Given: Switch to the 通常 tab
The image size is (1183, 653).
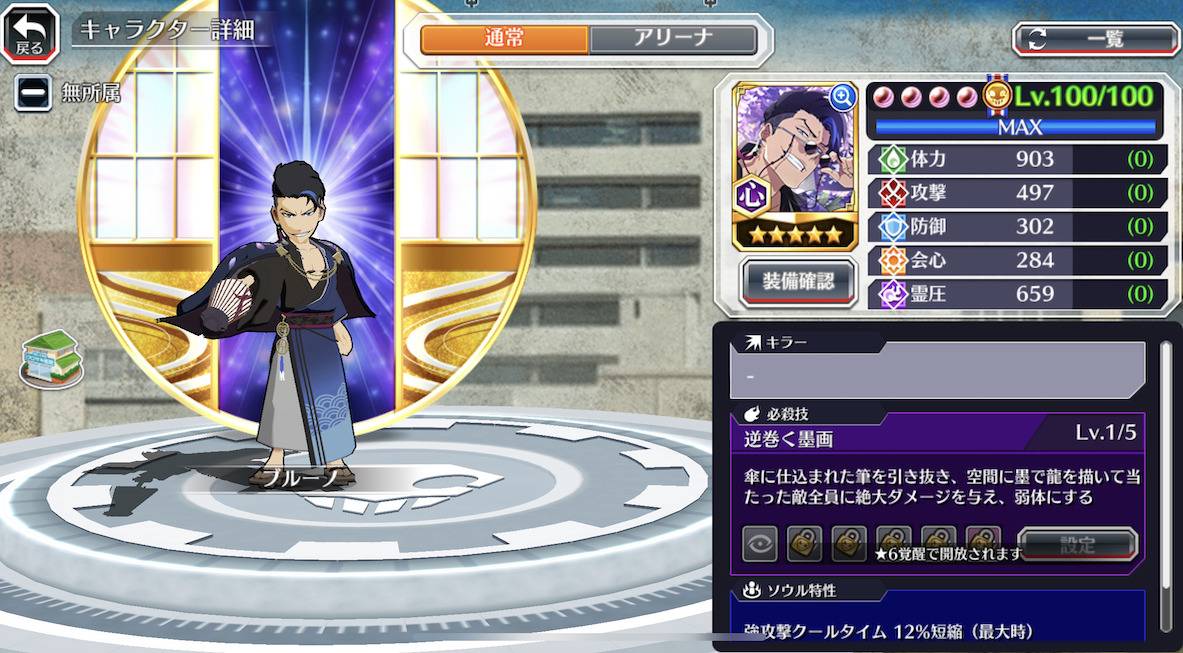Looking at the screenshot, I should point(504,40).
